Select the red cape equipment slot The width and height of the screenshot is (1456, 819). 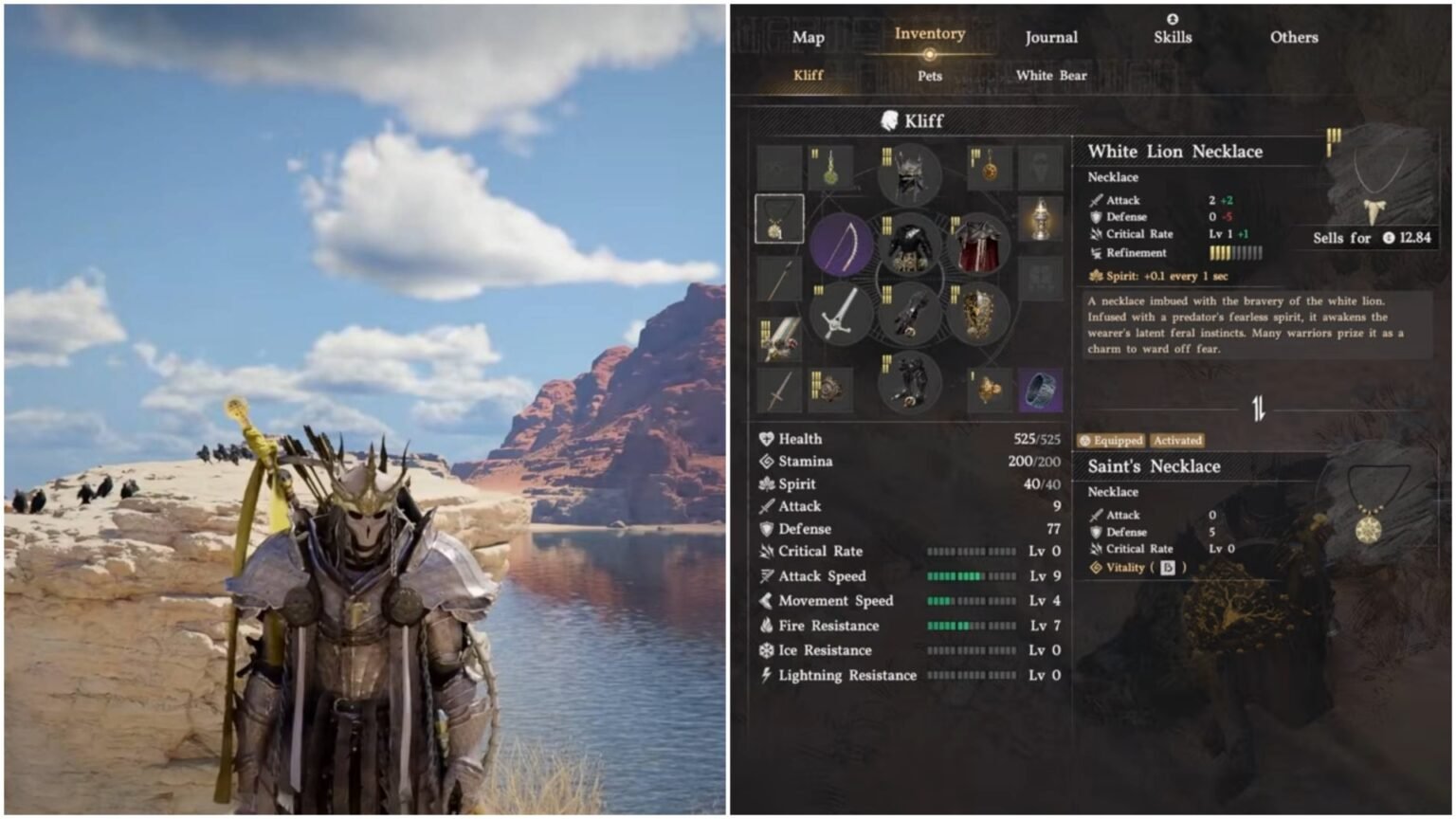981,245
